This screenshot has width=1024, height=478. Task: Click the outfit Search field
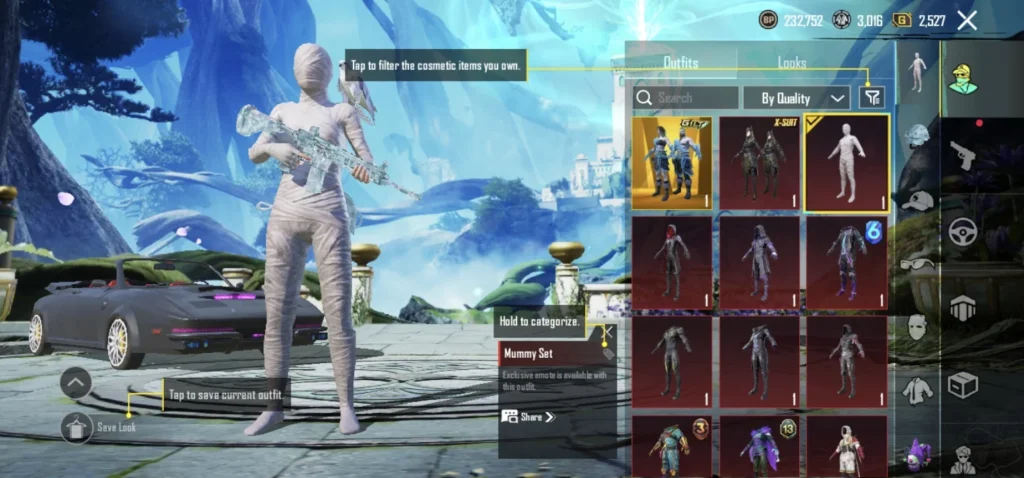686,98
